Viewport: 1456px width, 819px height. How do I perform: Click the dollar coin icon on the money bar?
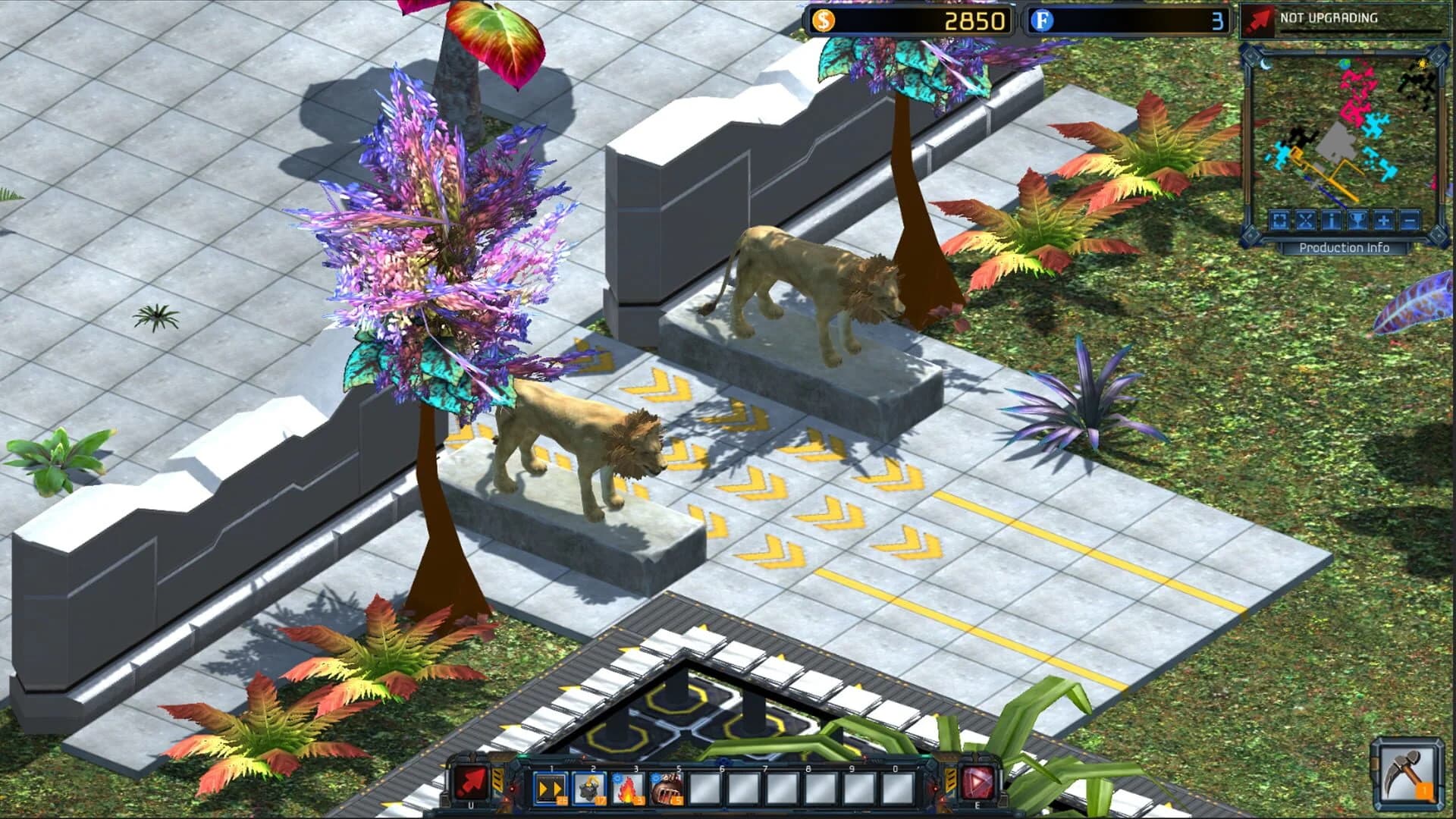click(x=824, y=22)
